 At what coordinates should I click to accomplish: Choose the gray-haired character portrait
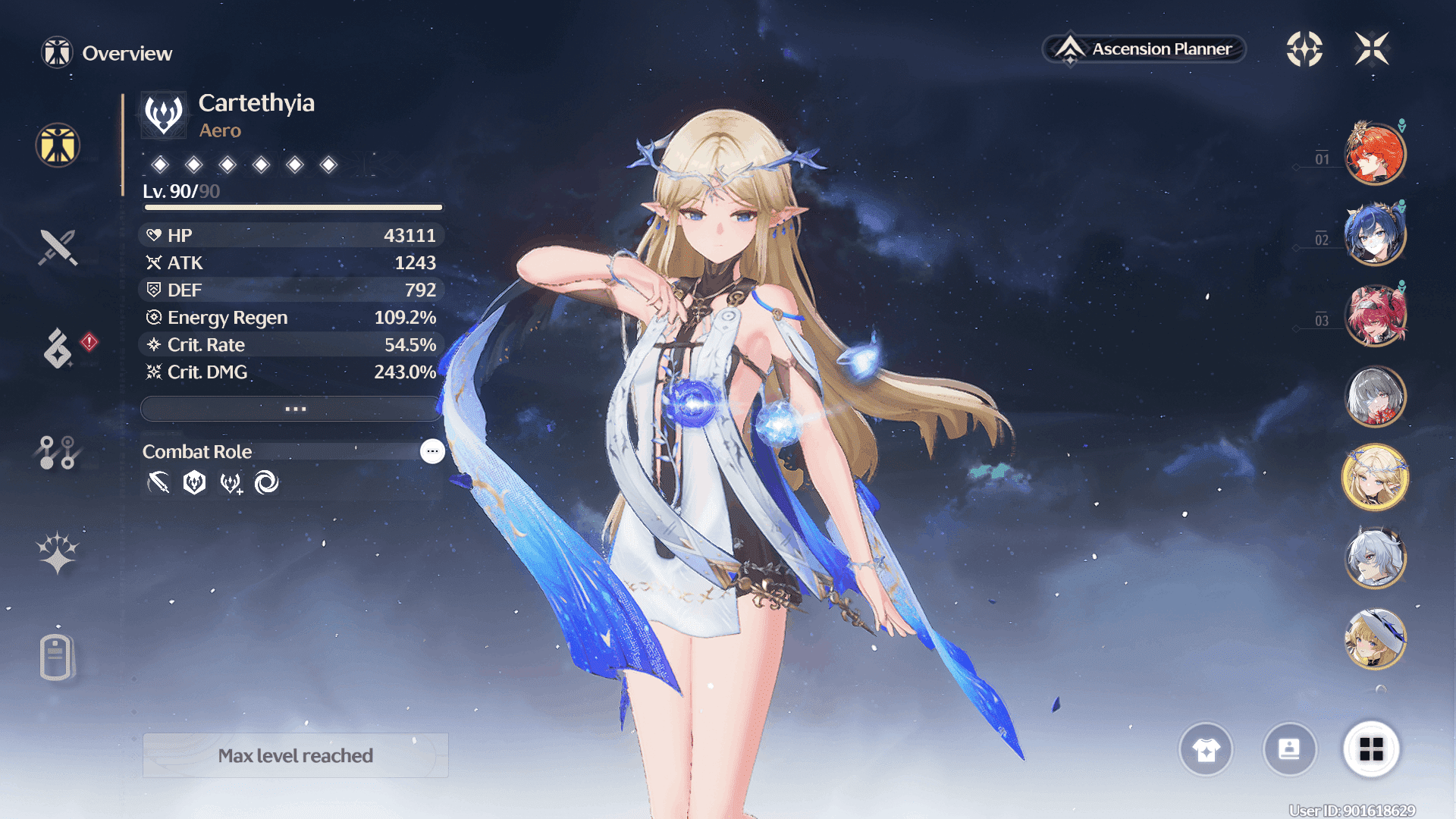(x=1374, y=397)
